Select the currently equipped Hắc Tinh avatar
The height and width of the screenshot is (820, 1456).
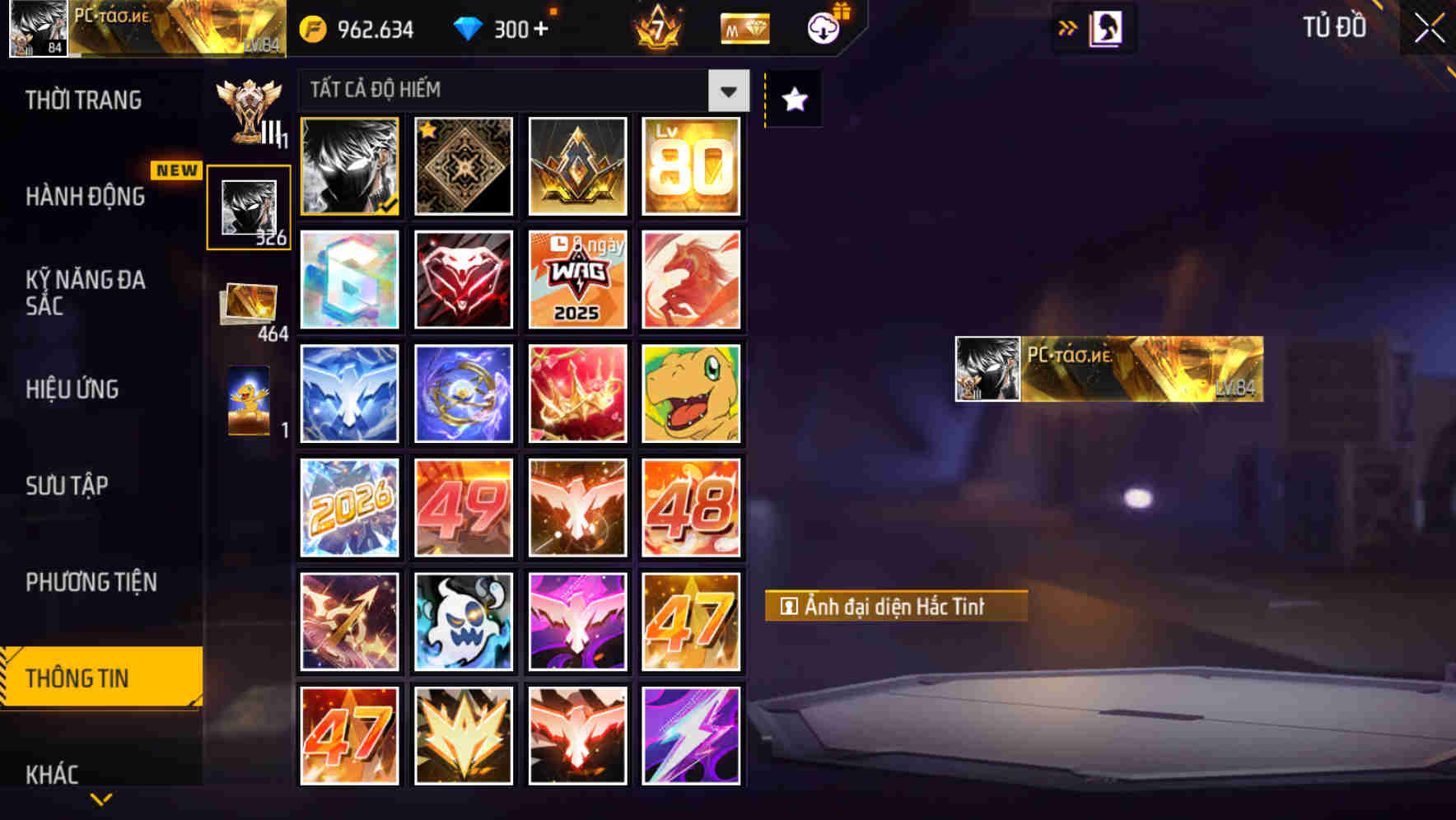point(348,166)
